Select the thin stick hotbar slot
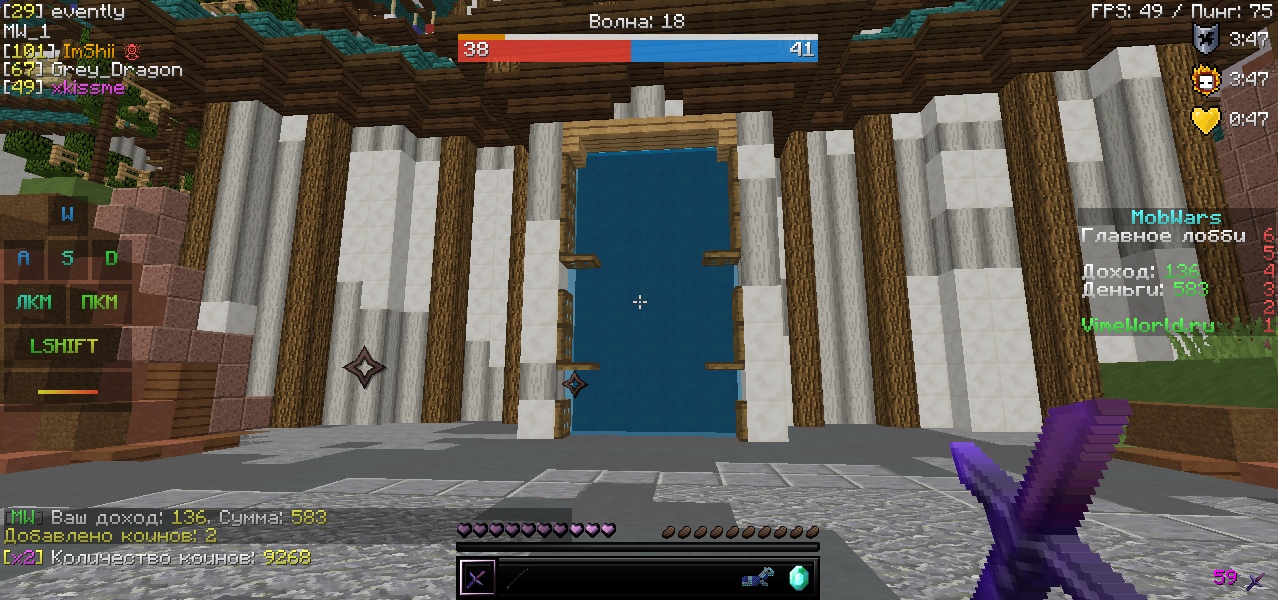This screenshot has height=600, width=1278. (516, 578)
